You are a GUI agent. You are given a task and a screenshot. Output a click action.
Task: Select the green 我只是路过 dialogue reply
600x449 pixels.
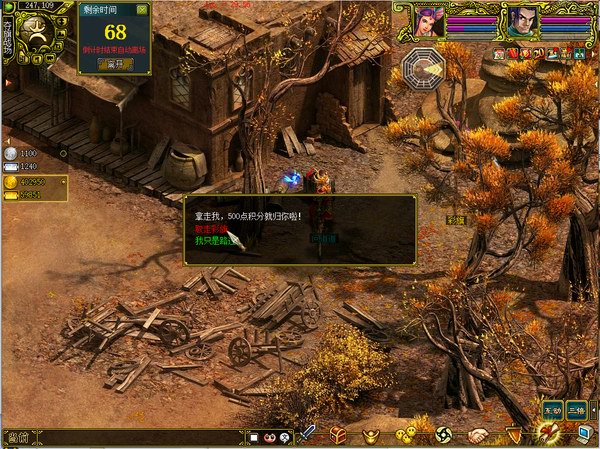pos(213,240)
